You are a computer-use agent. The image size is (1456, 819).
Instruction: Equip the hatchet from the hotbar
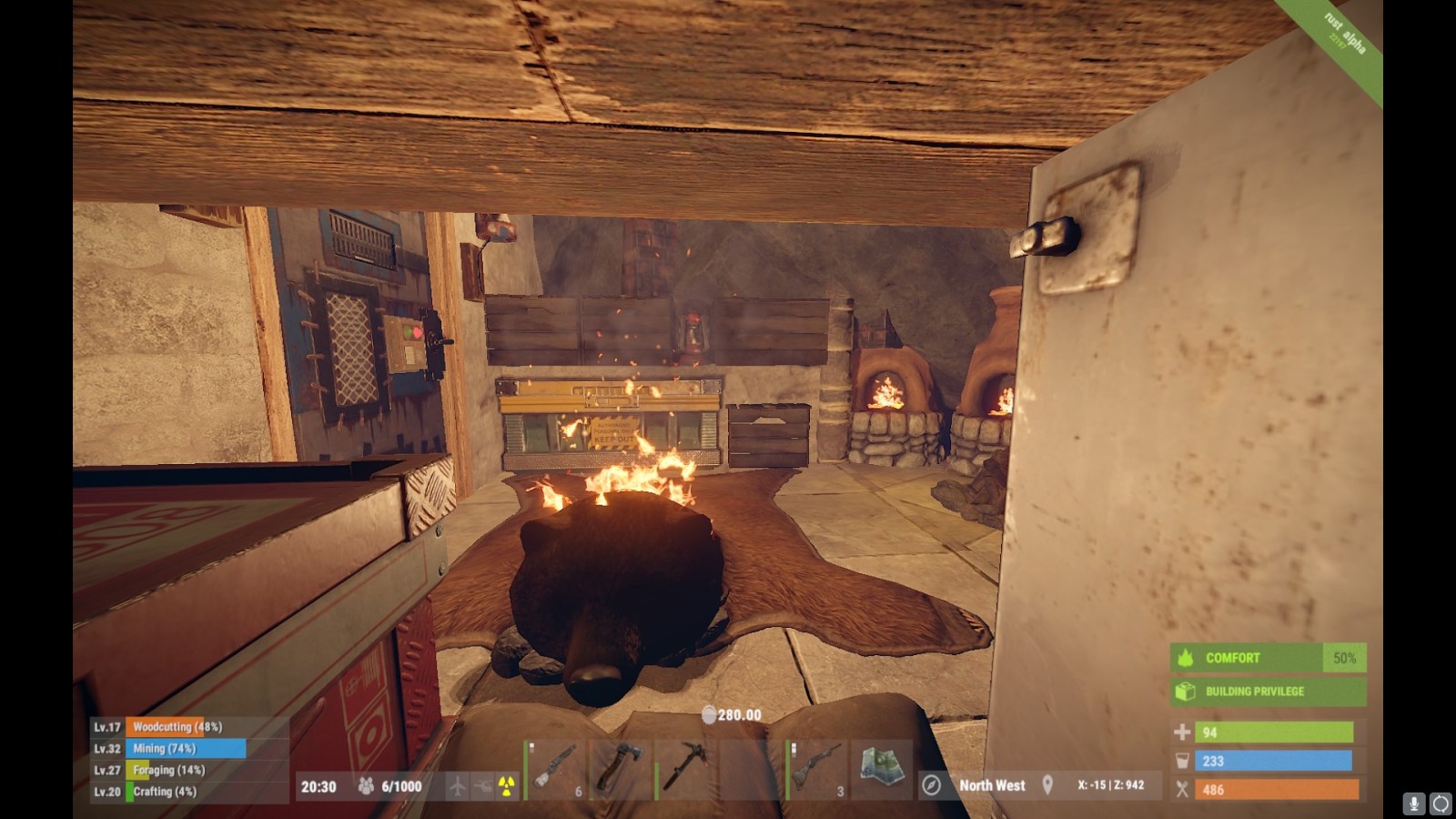620,770
